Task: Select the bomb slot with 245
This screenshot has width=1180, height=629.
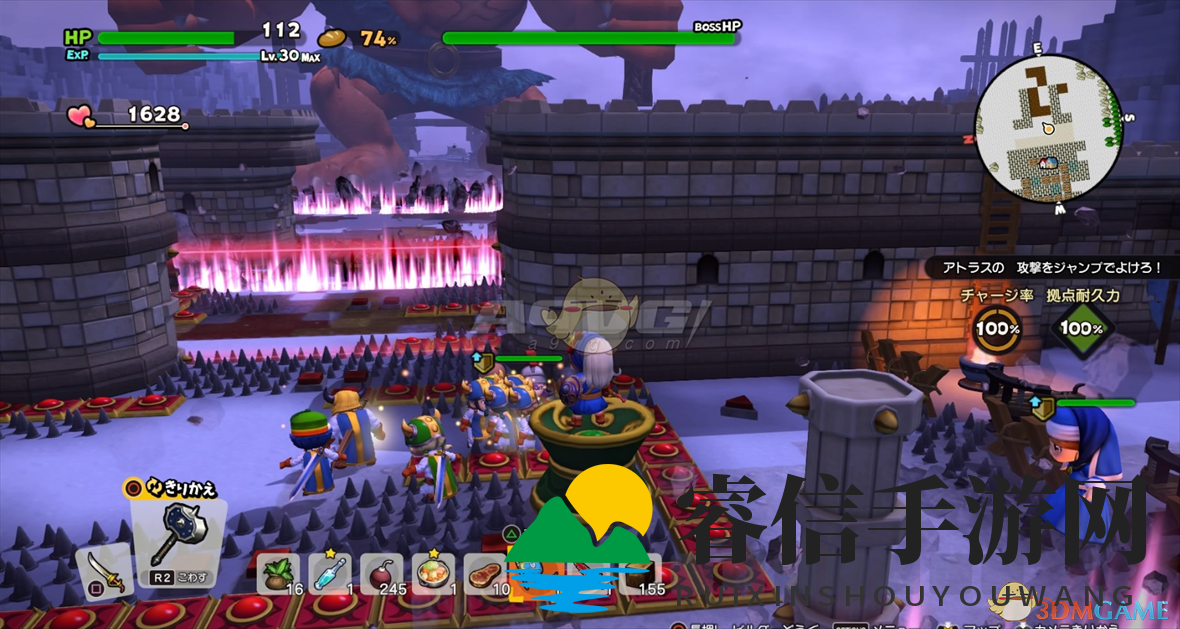Action: click(383, 574)
